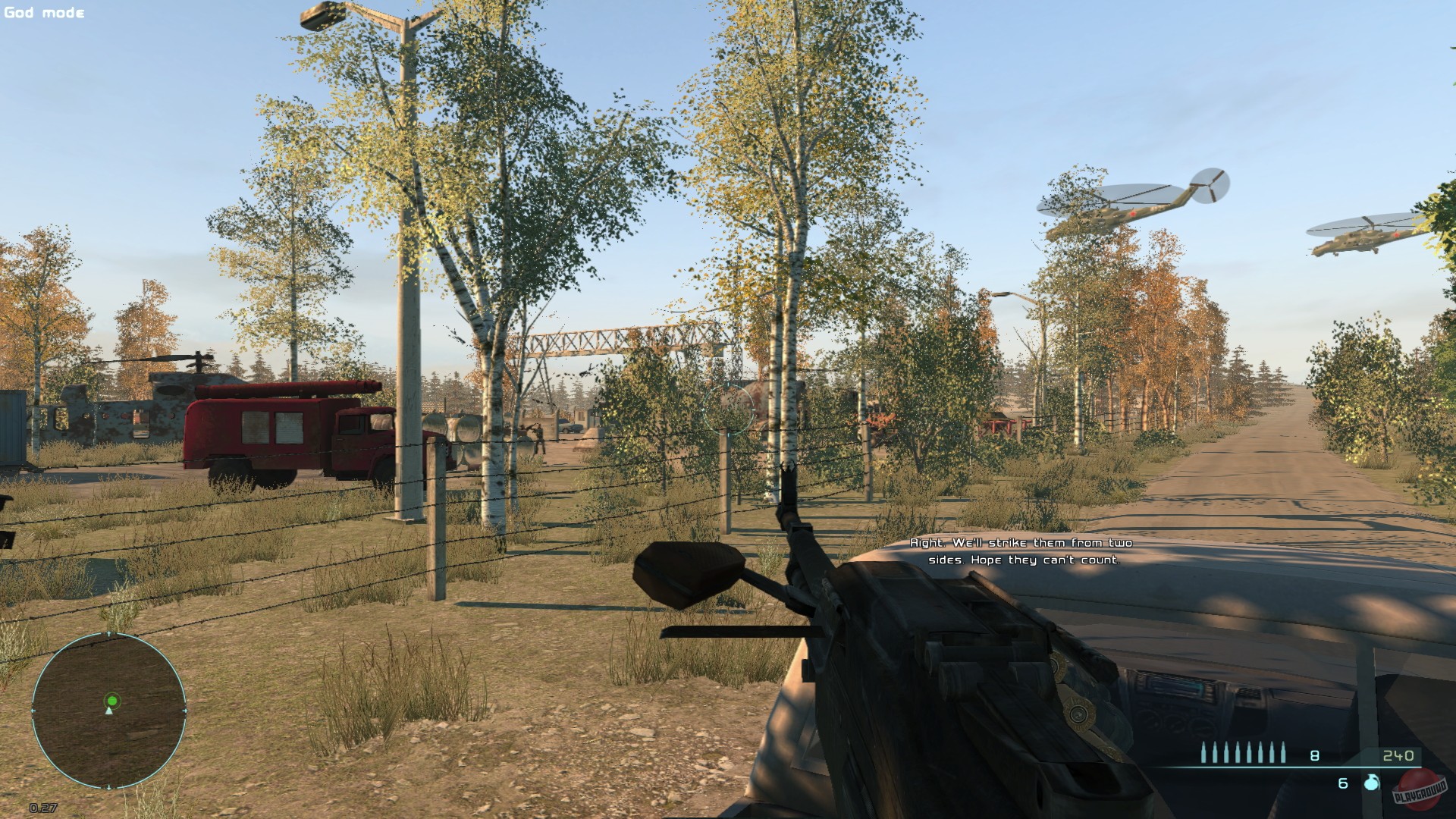Viewport: 1456px width, 819px height.
Task: Click the subtitle line about striking from two sides
Action: pyautogui.click(x=1021, y=550)
